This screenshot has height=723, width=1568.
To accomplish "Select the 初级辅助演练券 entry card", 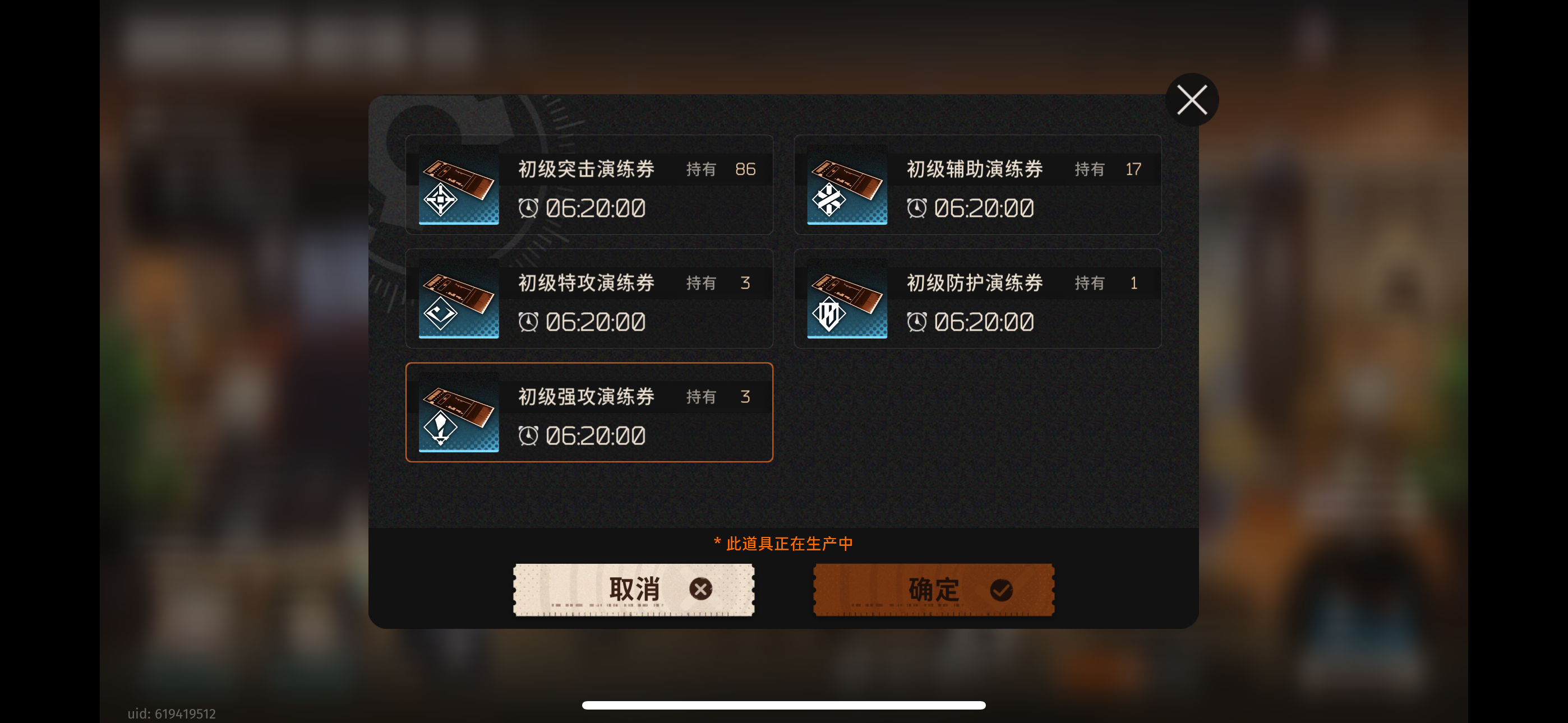I will (x=977, y=186).
